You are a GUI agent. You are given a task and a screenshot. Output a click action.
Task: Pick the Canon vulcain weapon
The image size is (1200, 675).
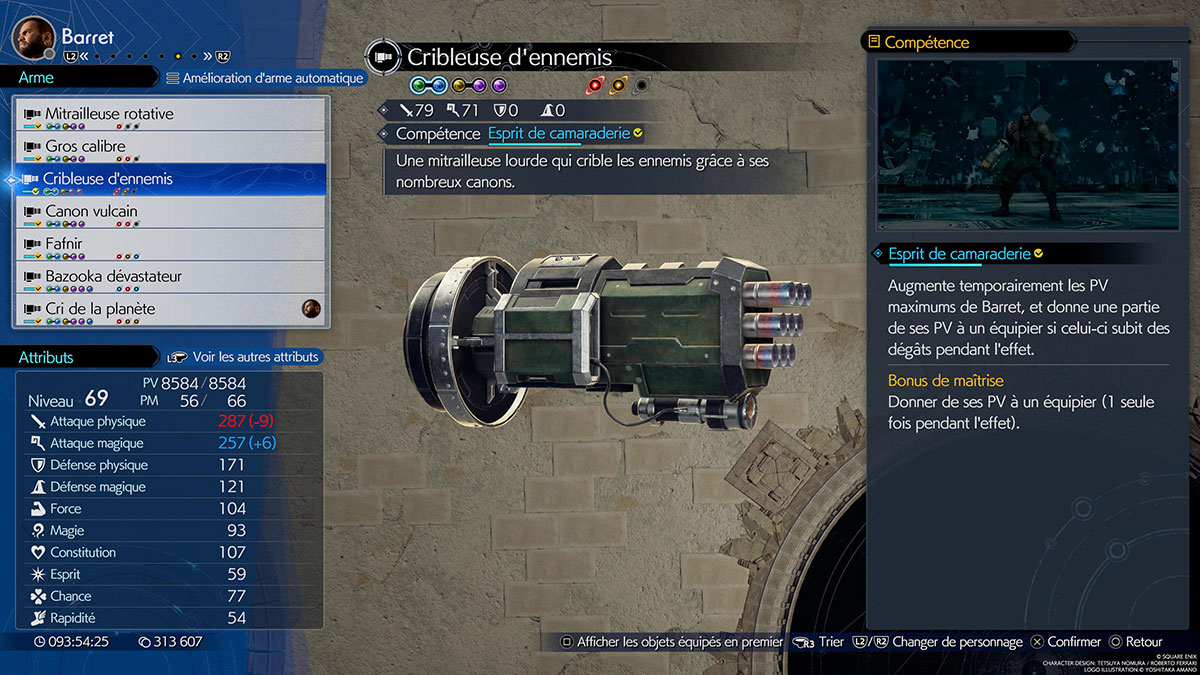click(x=170, y=212)
